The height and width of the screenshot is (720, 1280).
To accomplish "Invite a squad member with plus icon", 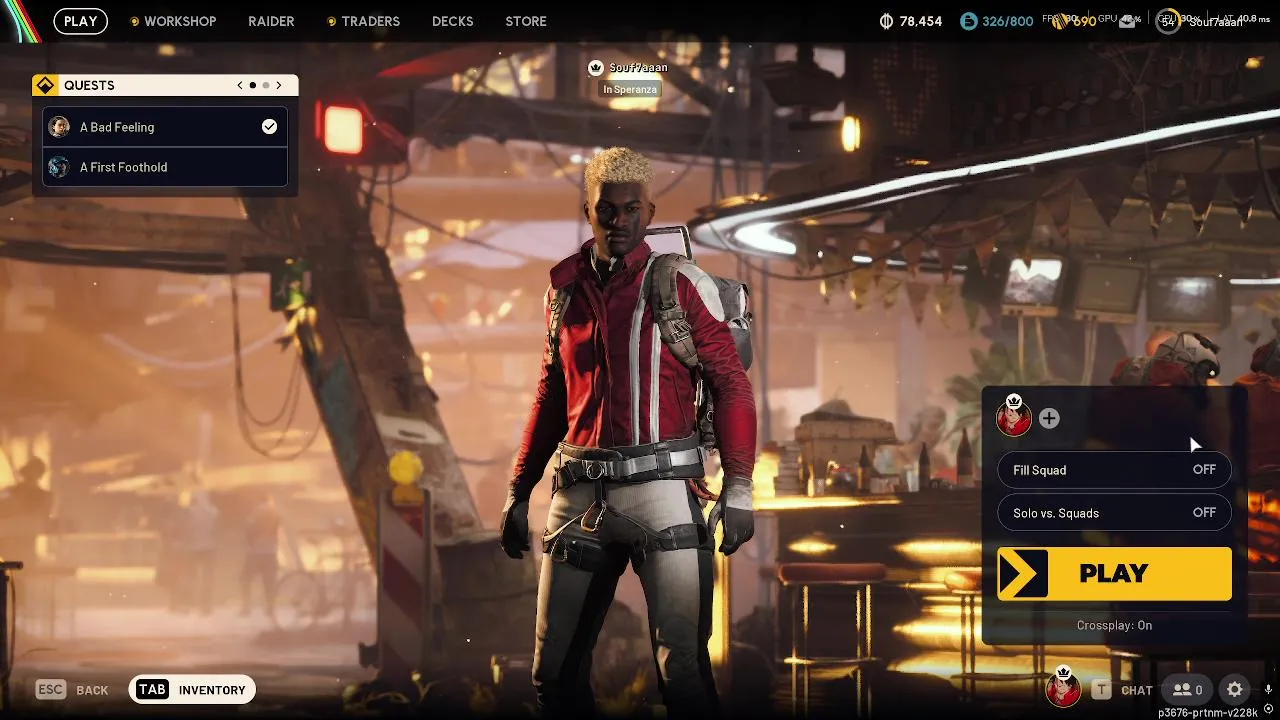I will pyautogui.click(x=1049, y=419).
